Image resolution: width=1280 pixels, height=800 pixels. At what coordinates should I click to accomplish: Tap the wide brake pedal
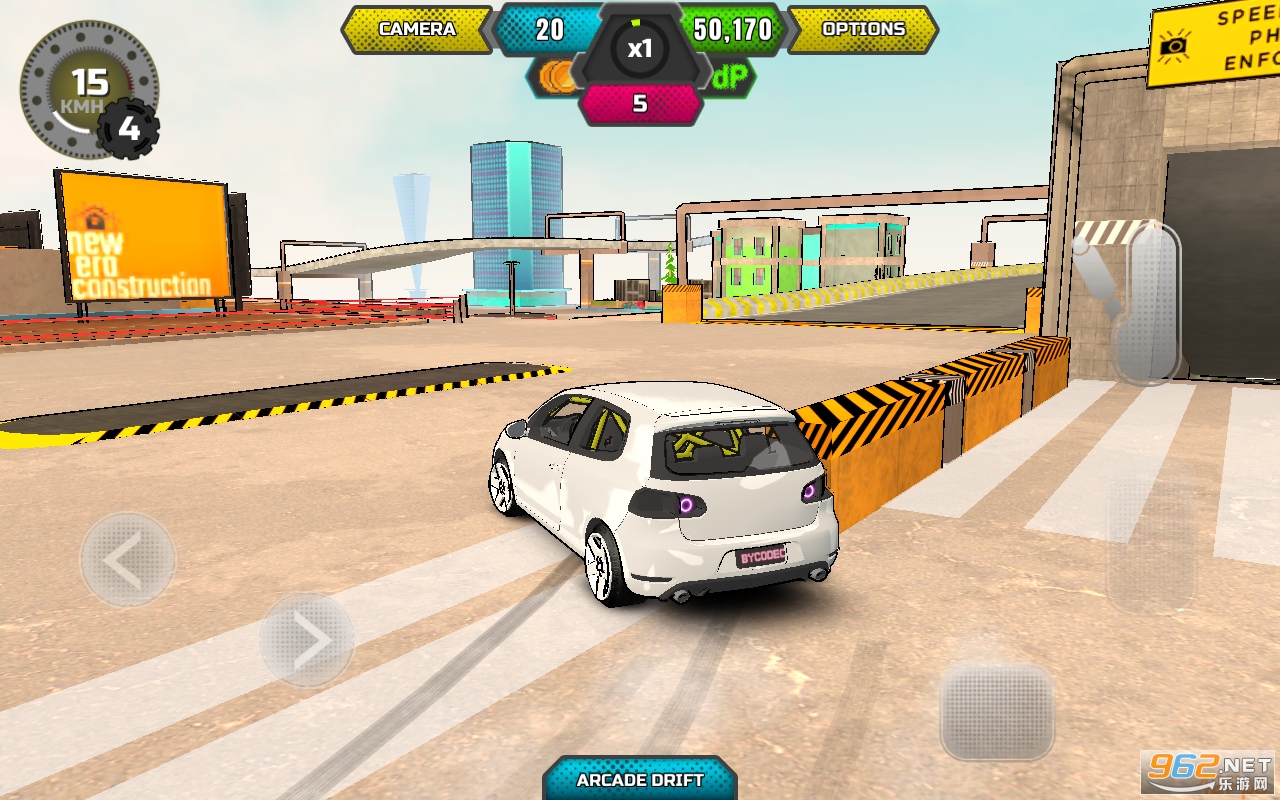pos(997,711)
